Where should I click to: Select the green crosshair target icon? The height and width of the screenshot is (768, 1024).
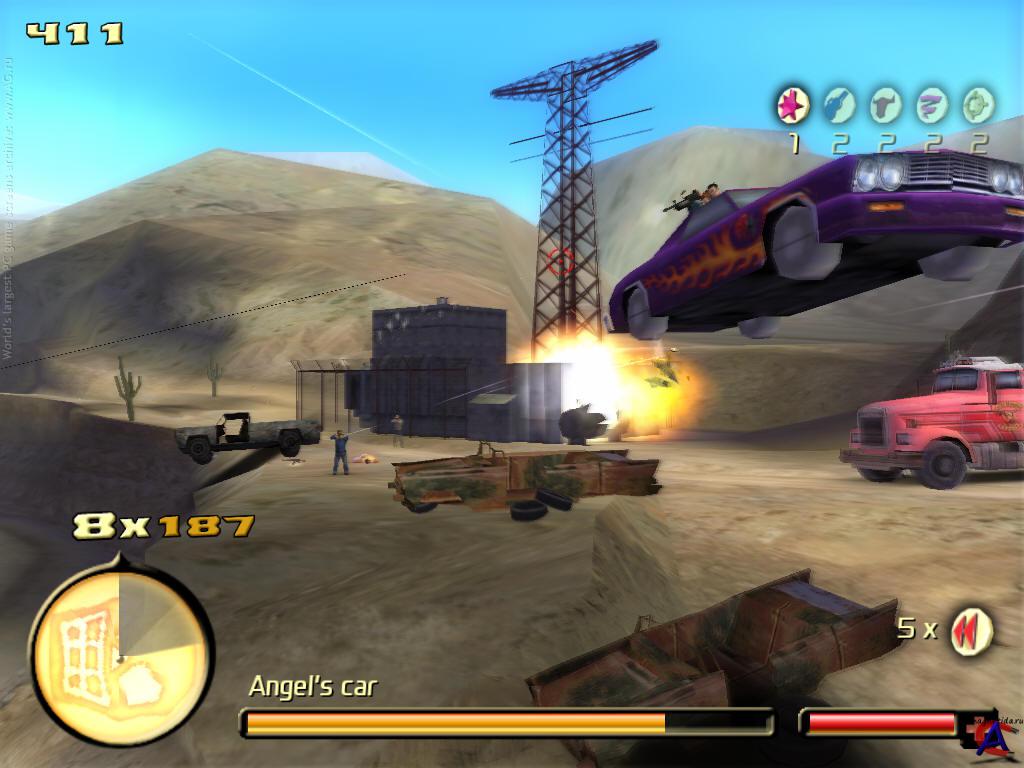point(978,104)
